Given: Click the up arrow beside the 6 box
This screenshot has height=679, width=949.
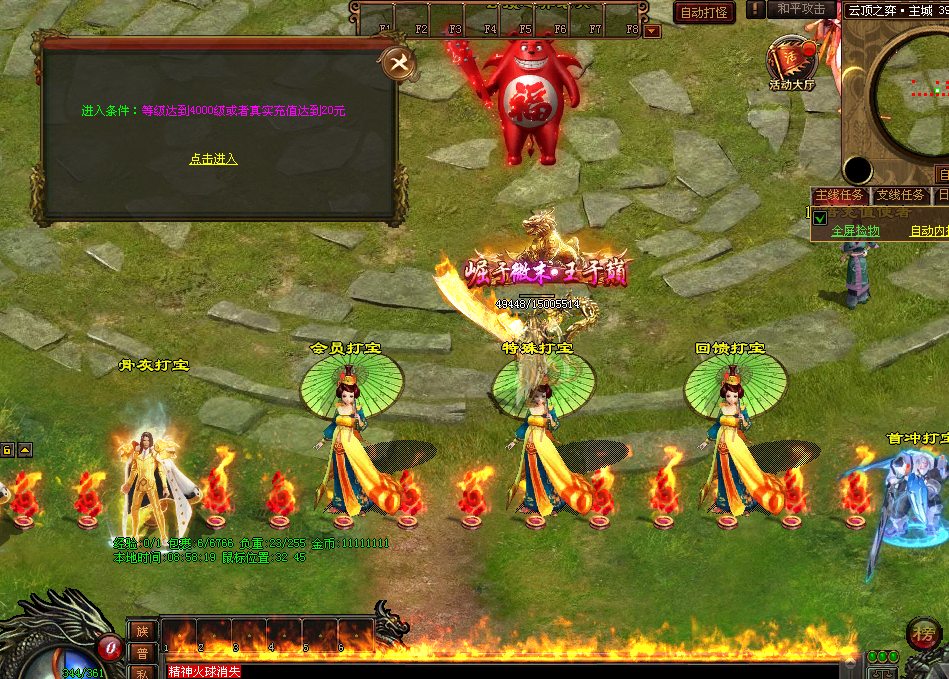Looking at the screenshot, I should tap(25, 449).
